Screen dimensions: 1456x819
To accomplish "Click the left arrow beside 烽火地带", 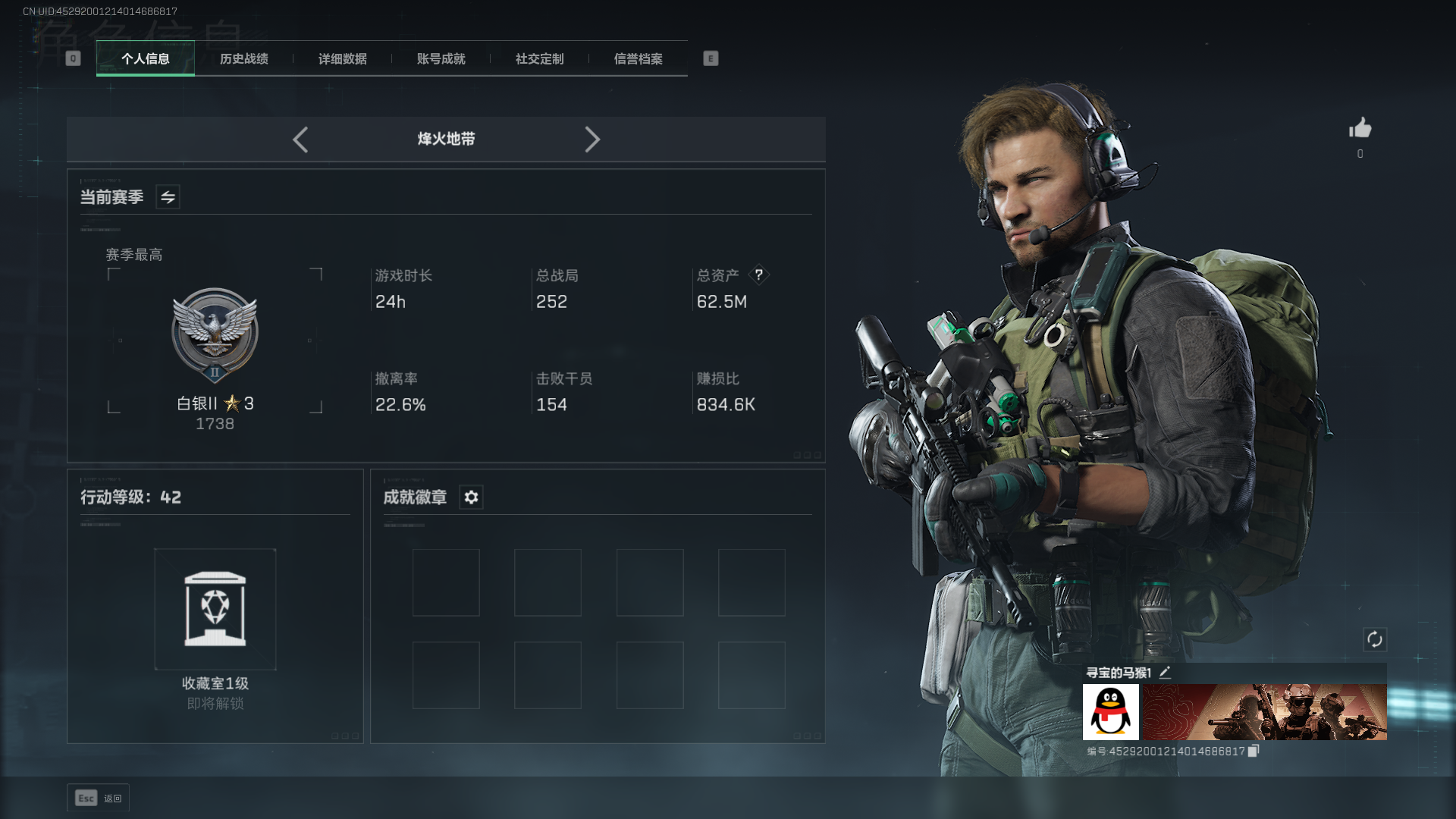I will [300, 140].
